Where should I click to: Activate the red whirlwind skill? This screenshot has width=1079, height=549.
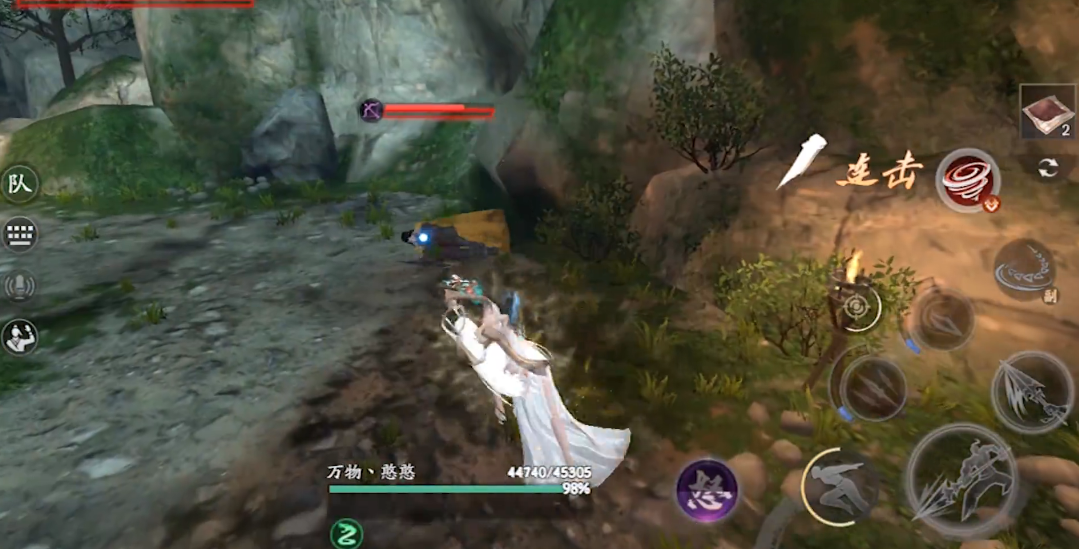coord(968,180)
